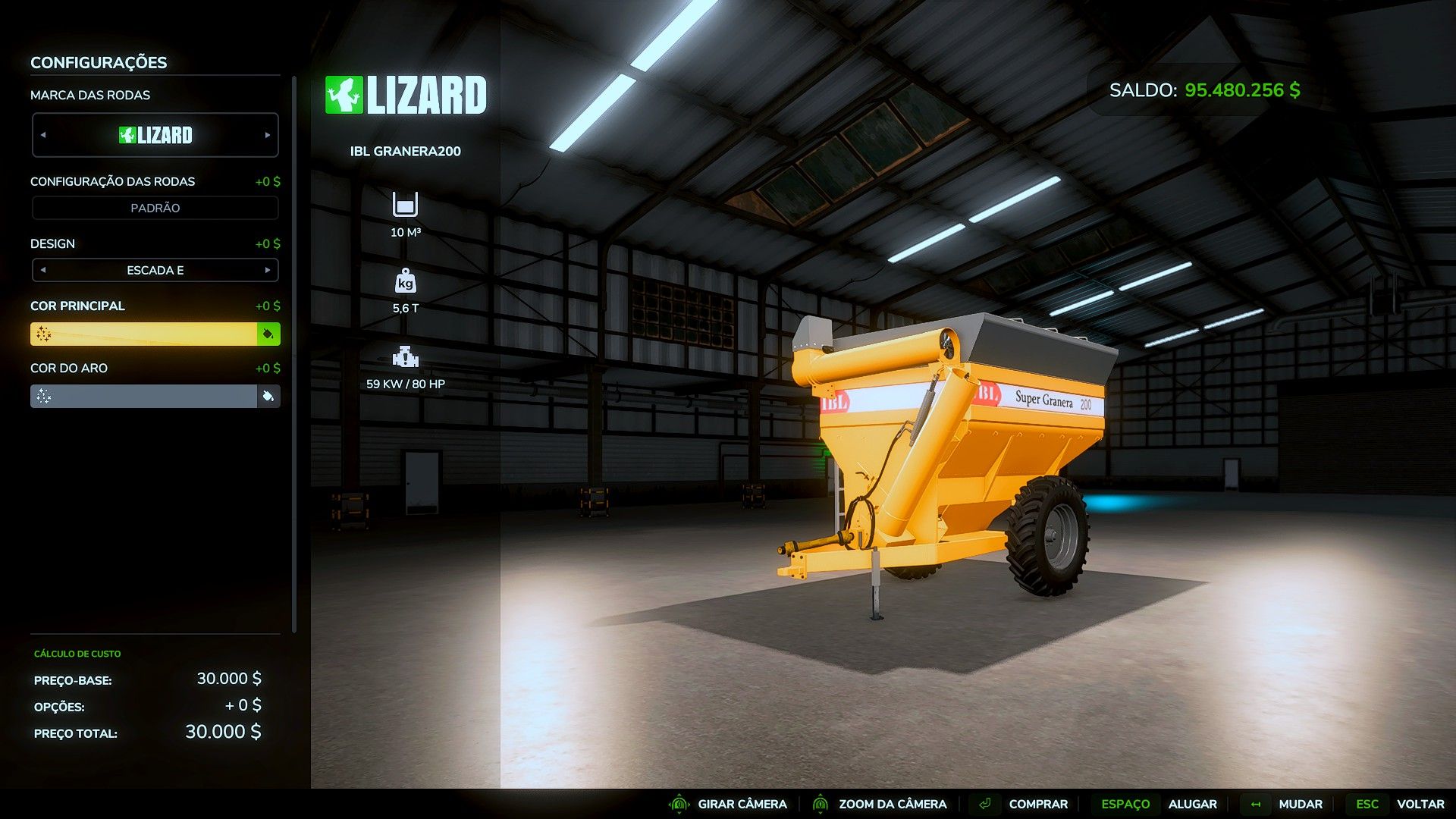This screenshot has width=1456, height=819.
Task: Switch design to next option after Escada E
Action: 268,270
